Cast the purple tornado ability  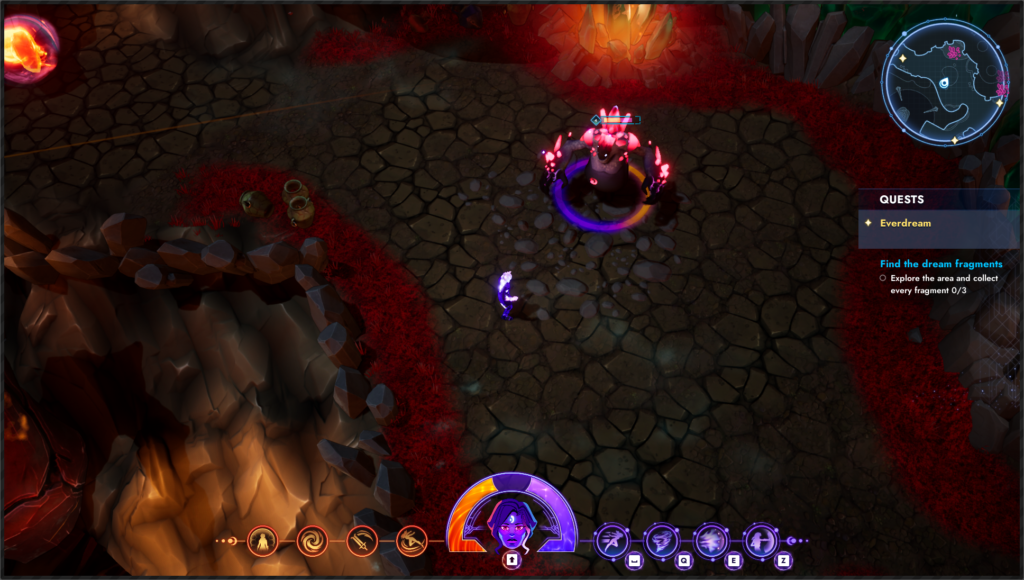click(661, 541)
